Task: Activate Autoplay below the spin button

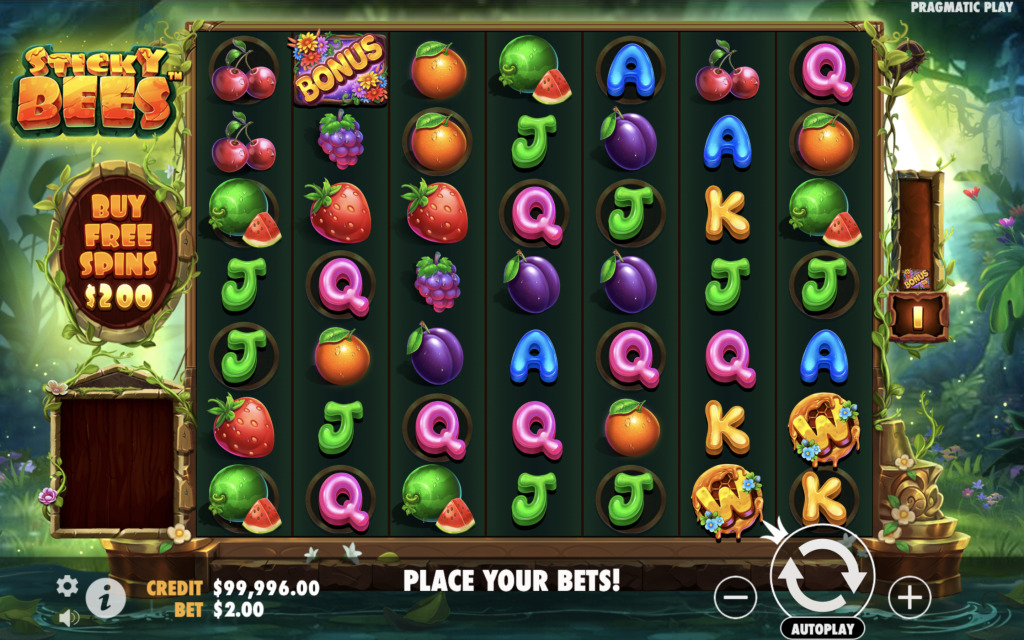Action: point(822,630)
